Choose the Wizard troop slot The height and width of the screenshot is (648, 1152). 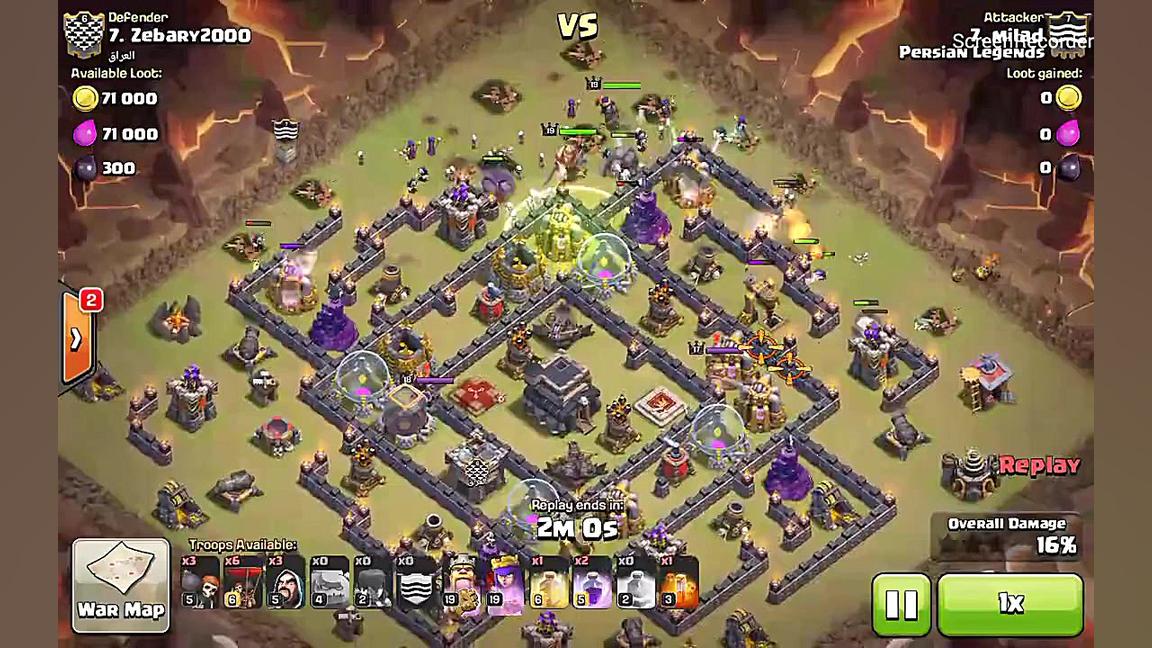[x=286, y=582]
